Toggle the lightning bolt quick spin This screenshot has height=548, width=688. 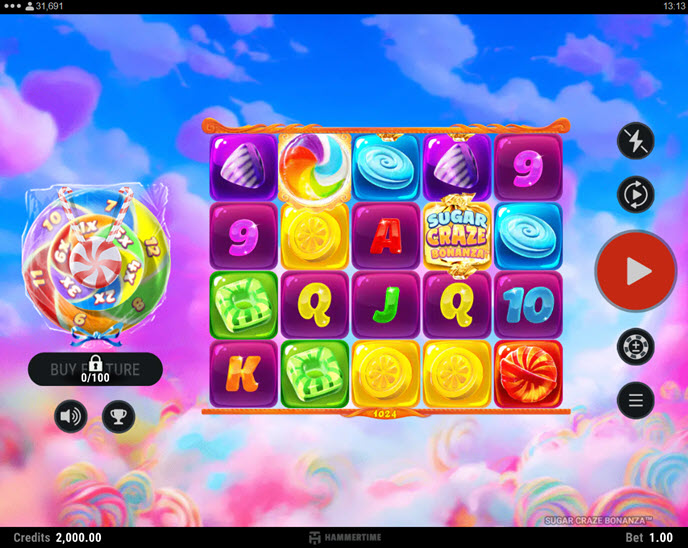636,142
